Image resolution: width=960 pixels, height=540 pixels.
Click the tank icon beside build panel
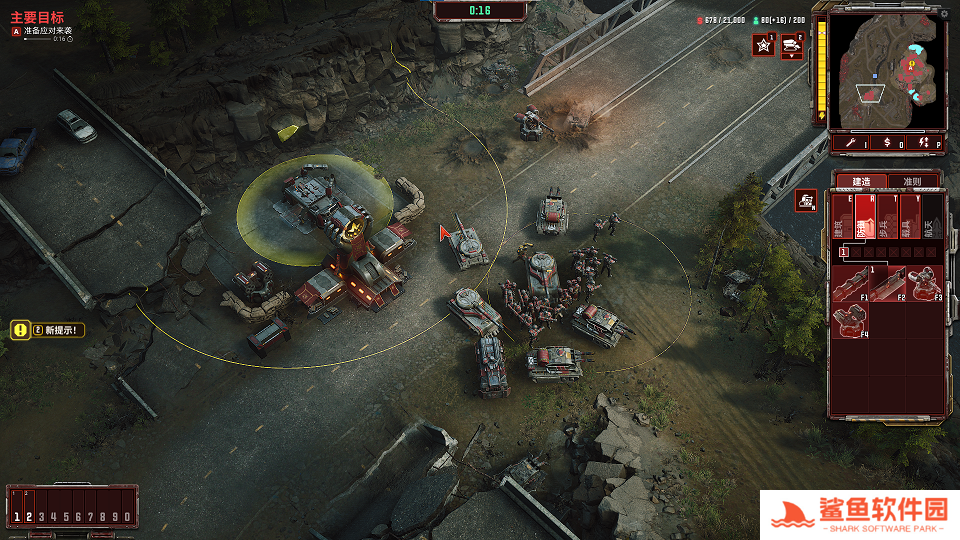coord(806,200)
